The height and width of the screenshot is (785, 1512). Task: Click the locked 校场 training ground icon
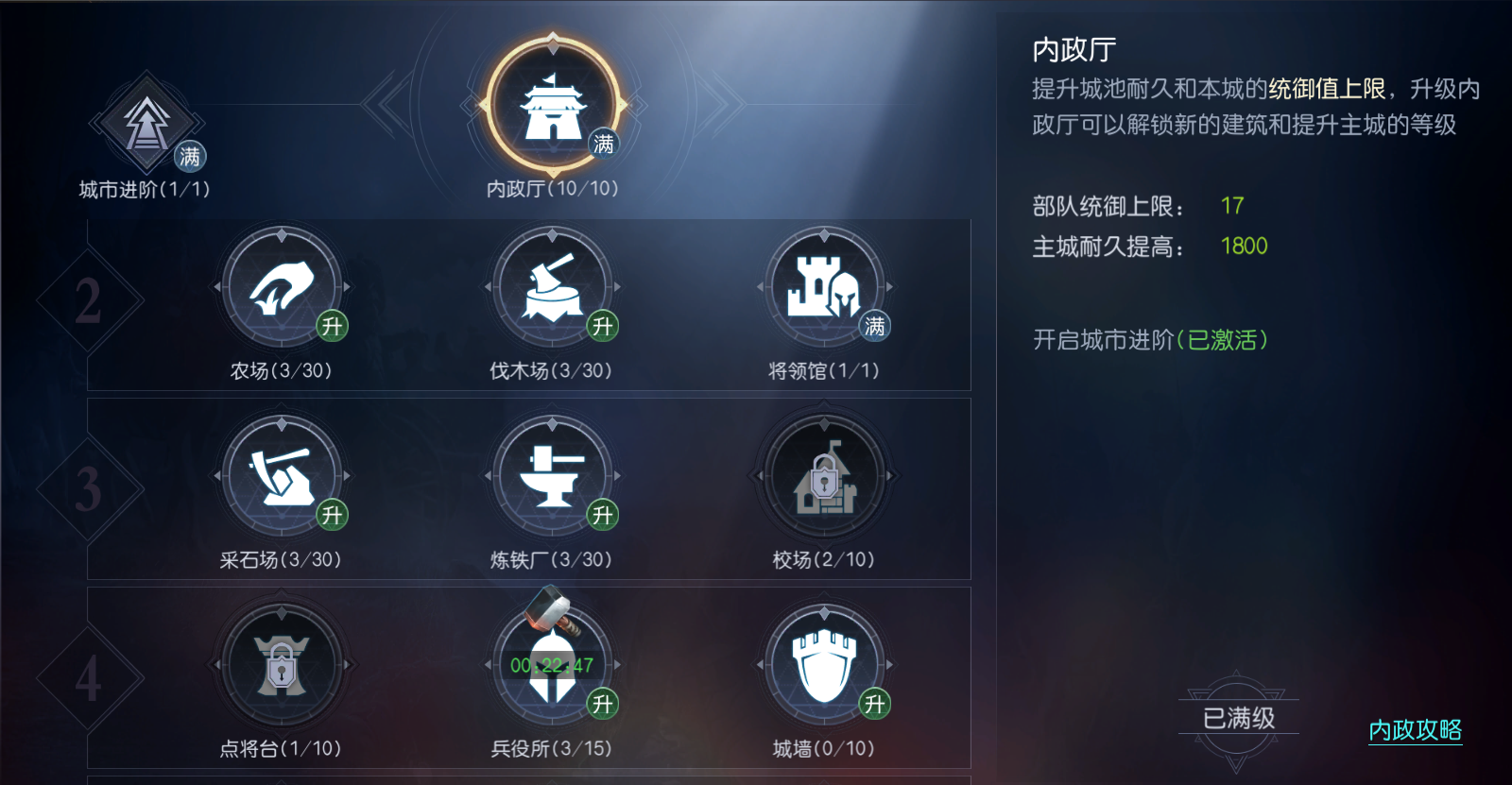(x=825, y=477)
